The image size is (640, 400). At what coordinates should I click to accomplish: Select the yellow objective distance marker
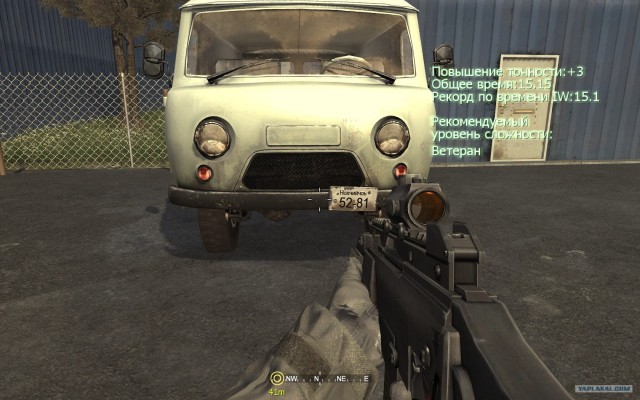pos(276,379)
